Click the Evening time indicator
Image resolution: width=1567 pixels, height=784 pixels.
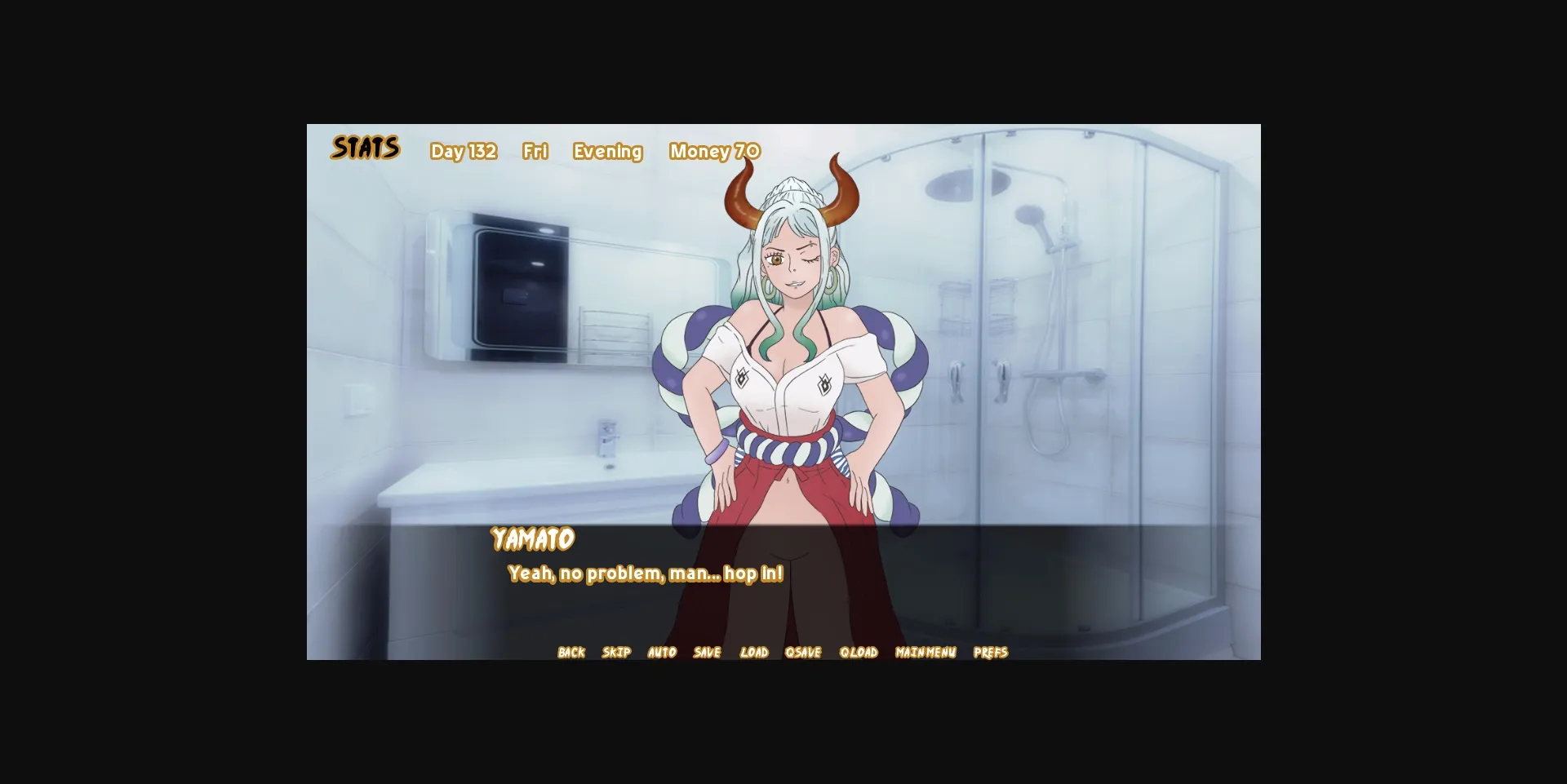(607, 151)
